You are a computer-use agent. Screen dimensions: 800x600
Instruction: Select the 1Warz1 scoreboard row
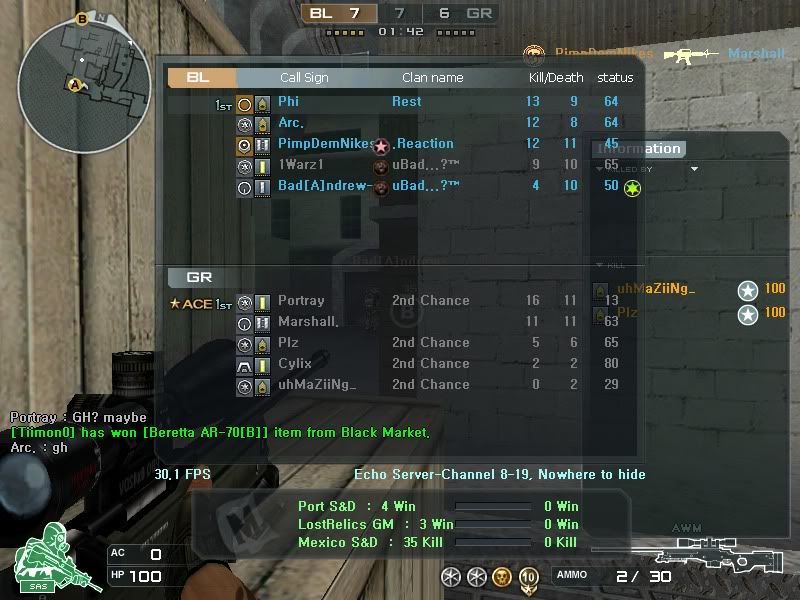300,165
